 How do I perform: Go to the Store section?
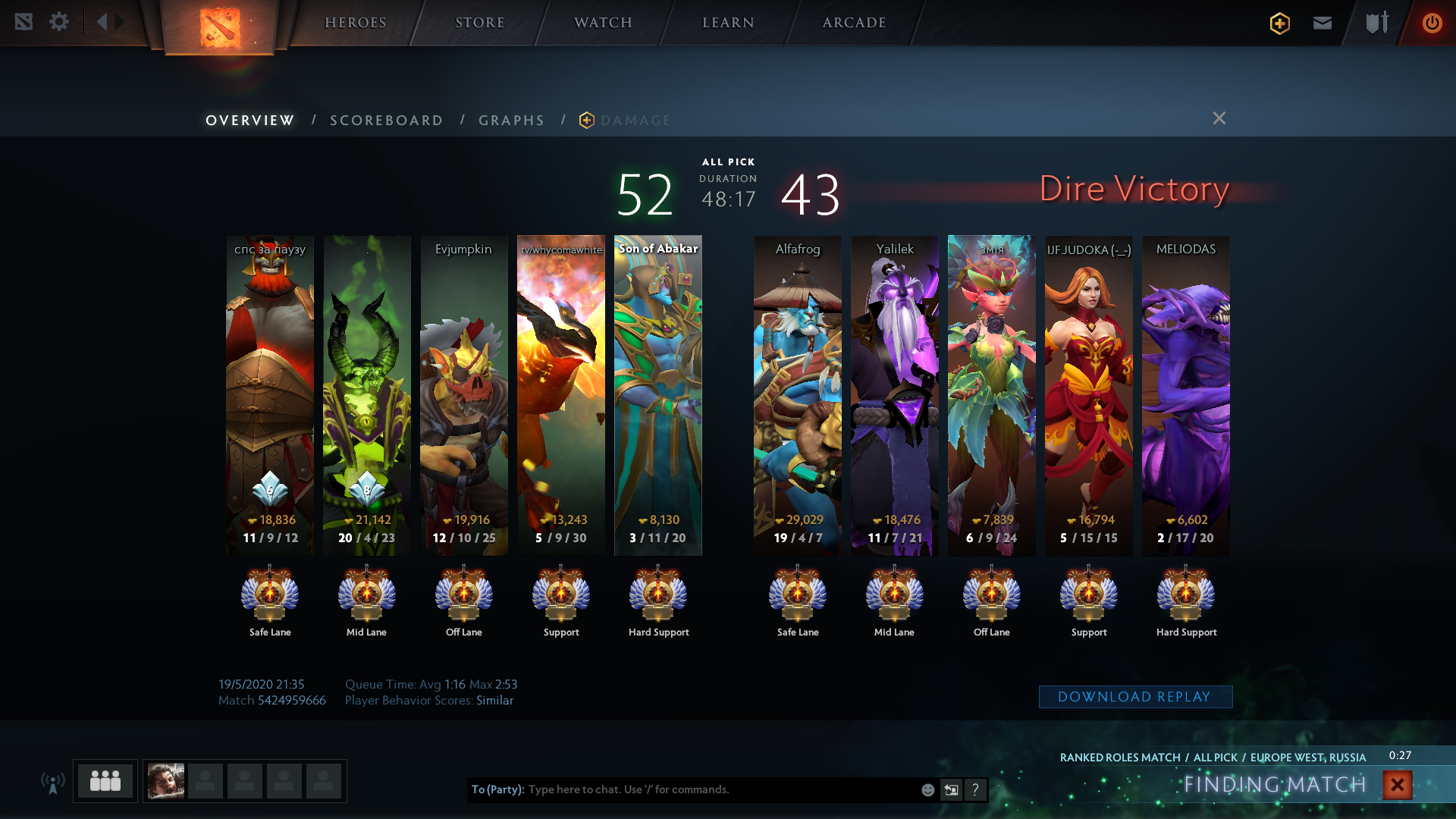(x=479, y=23)
